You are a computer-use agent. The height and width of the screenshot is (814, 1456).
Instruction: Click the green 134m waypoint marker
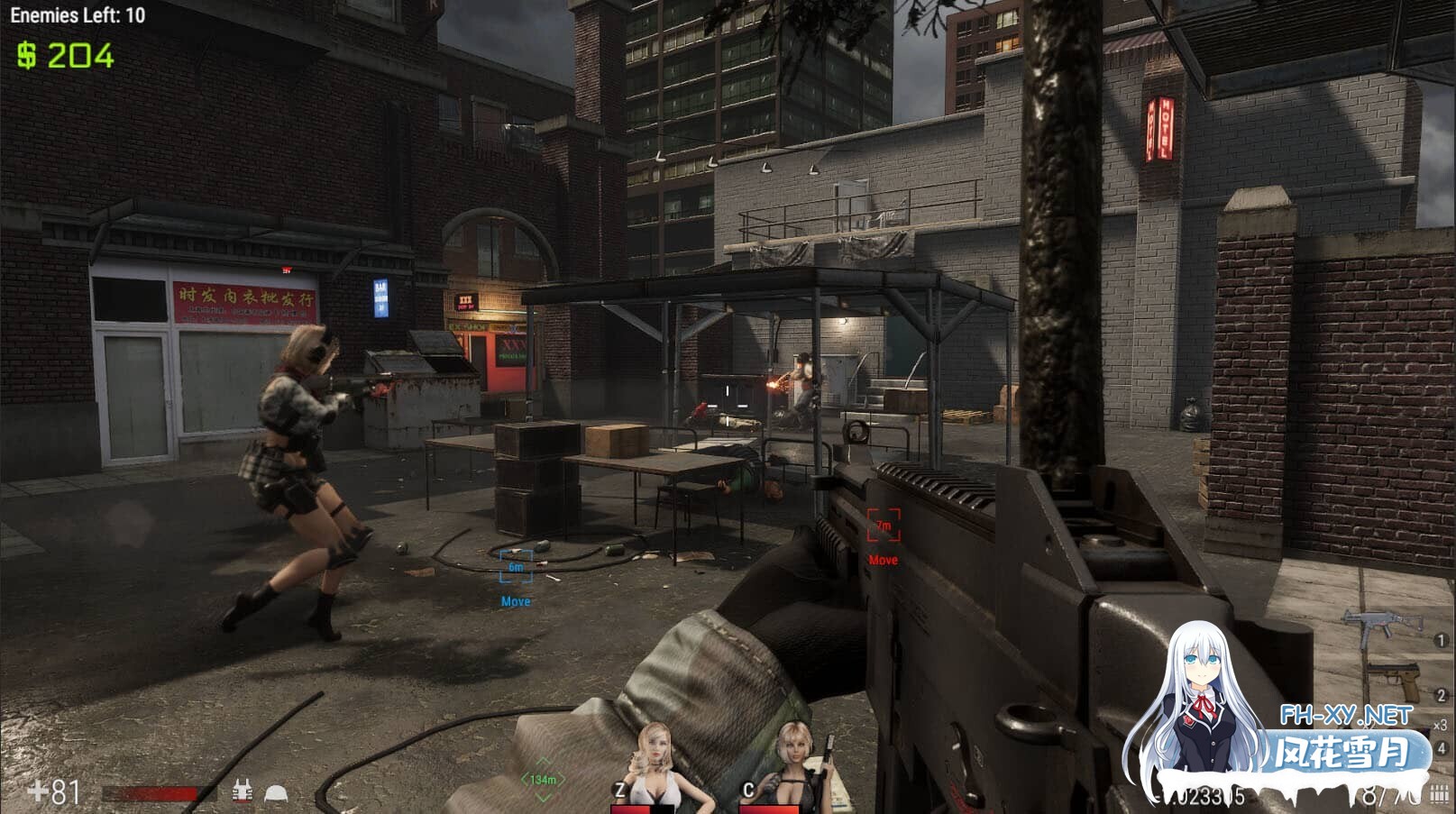coord(543,779)
